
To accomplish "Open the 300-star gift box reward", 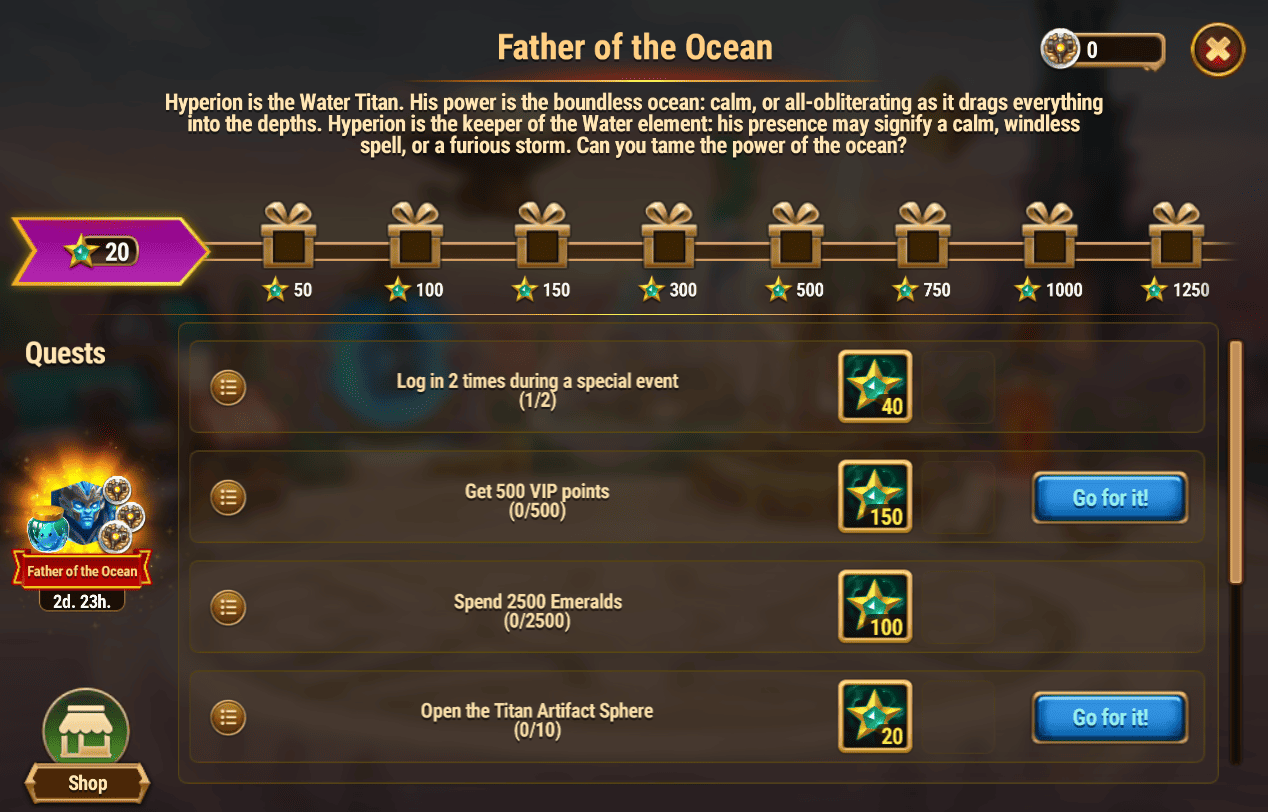I will click(669, 236).
